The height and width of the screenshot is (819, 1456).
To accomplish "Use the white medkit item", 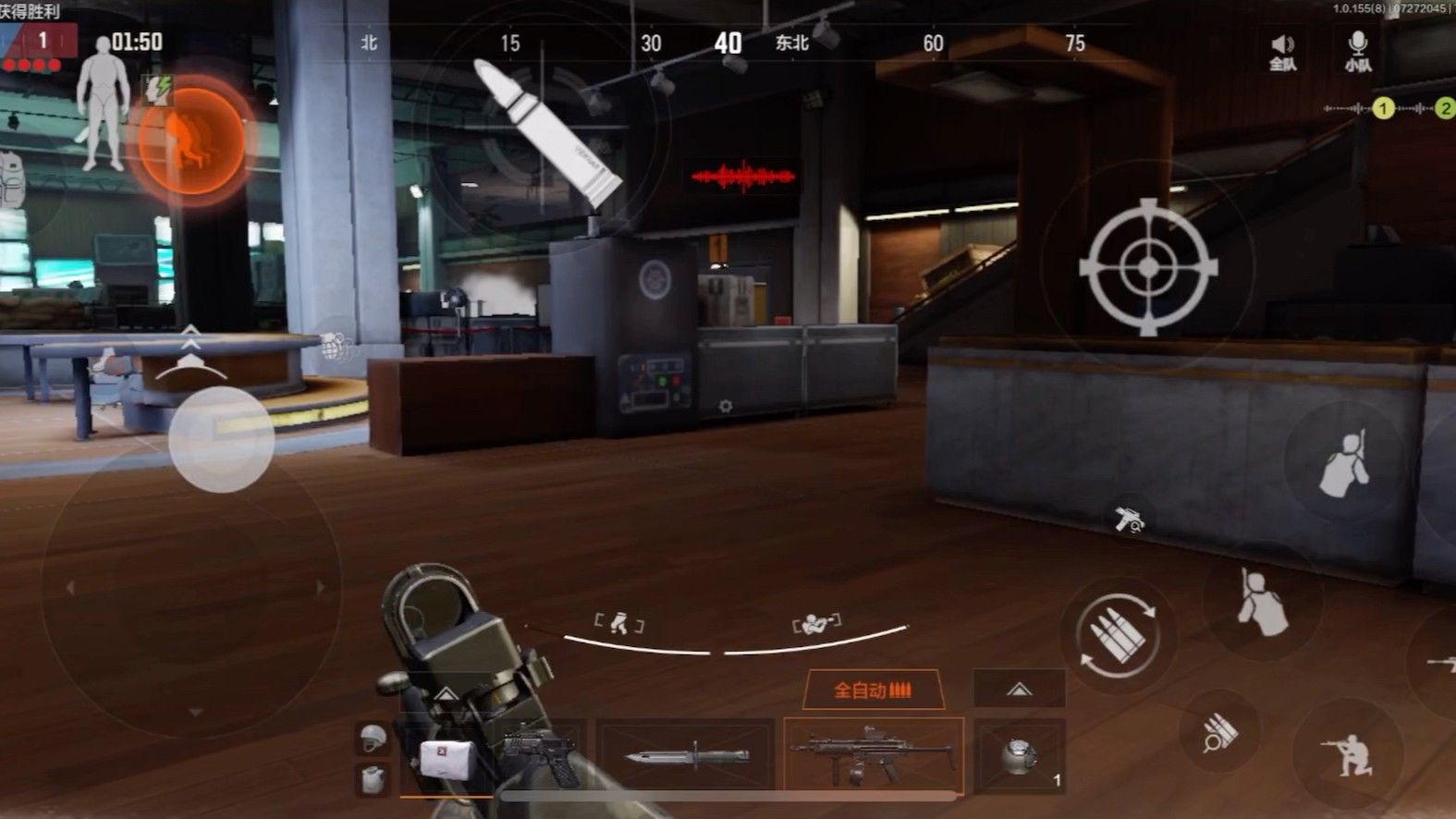I will (447, 759).
